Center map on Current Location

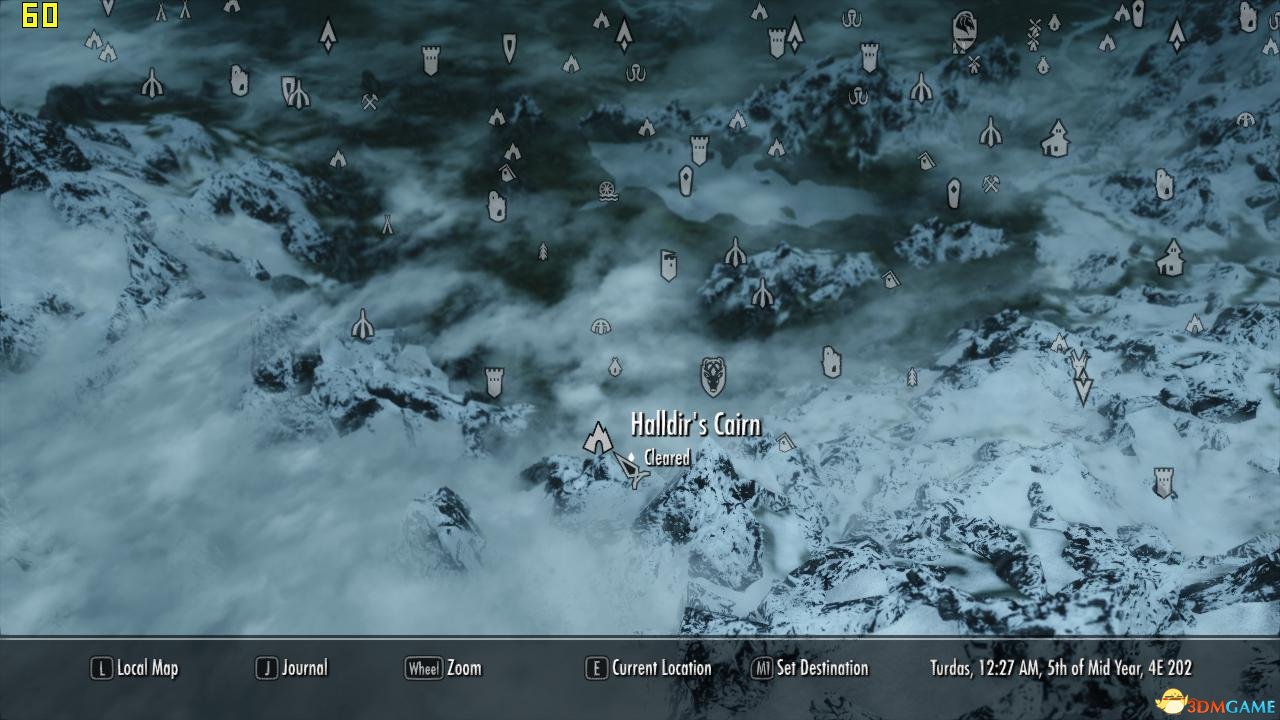[649, 668]
